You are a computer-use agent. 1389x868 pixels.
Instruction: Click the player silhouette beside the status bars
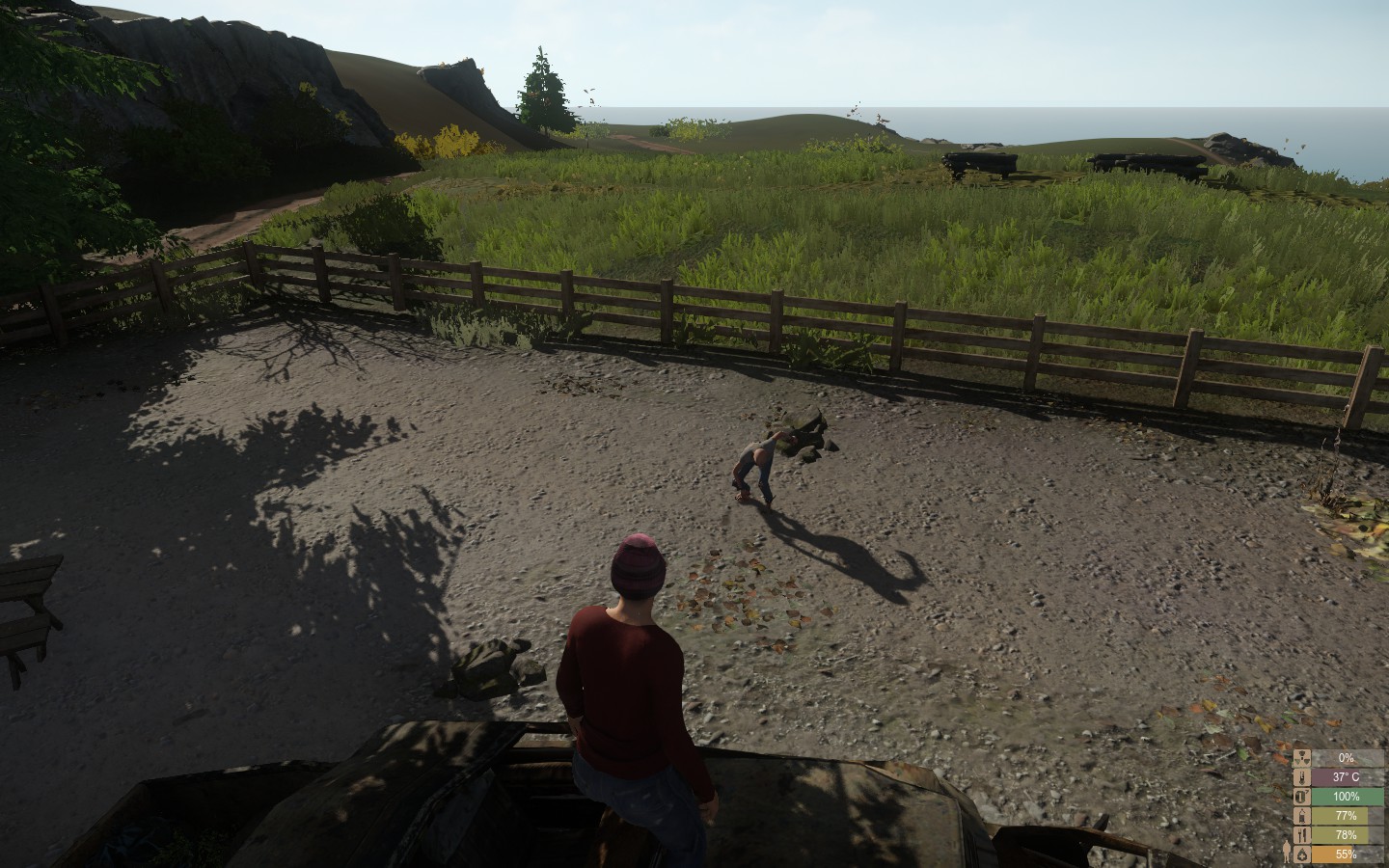[1287, 852]
